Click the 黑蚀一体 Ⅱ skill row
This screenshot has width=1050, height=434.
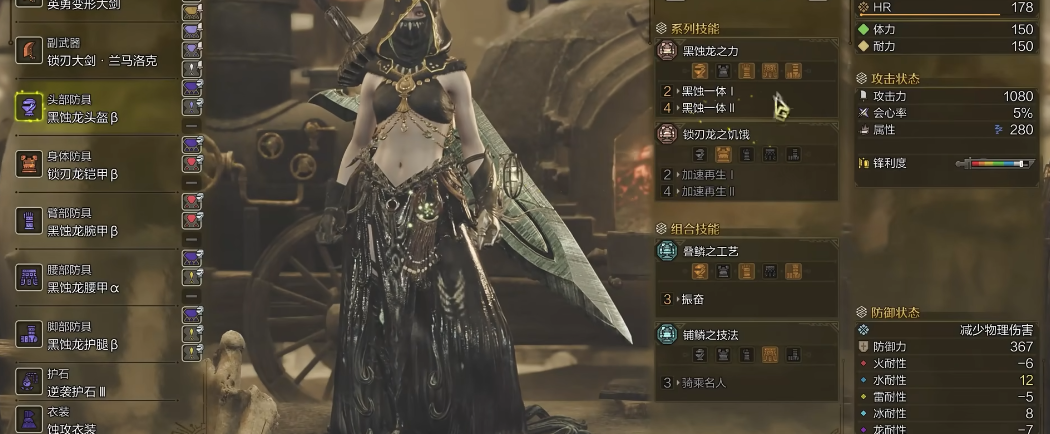pos(747,107)
